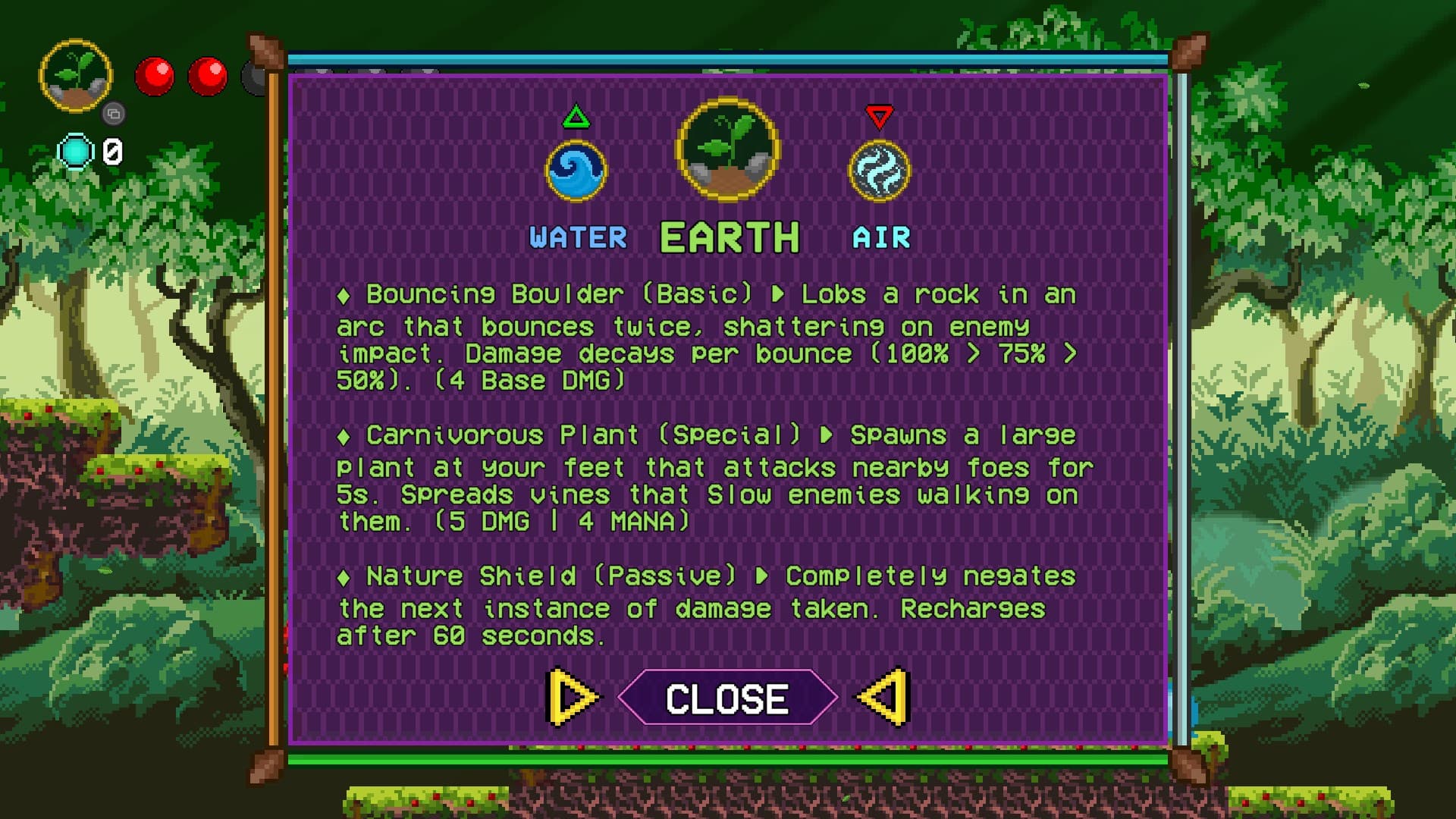
Task: Click the EARTH heading label
Action: click(x=728, y=236)
